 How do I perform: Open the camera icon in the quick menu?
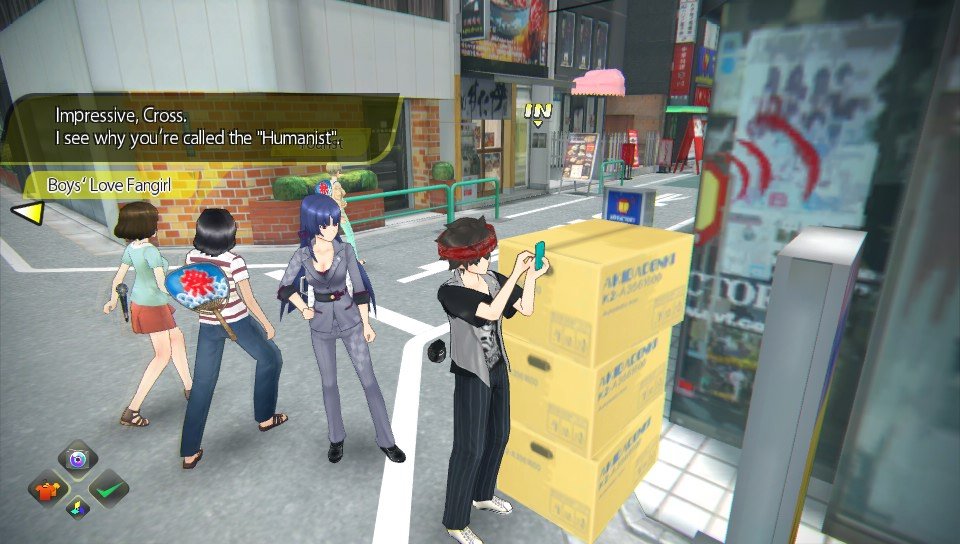coord(77,461)
